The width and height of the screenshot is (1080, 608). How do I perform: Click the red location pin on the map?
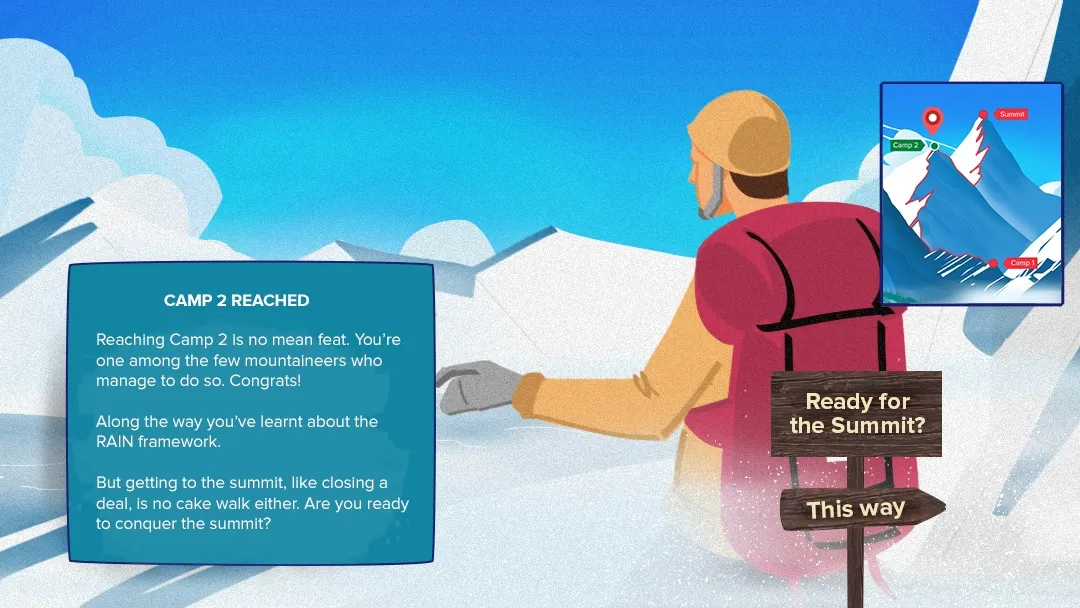coord(932,120)
